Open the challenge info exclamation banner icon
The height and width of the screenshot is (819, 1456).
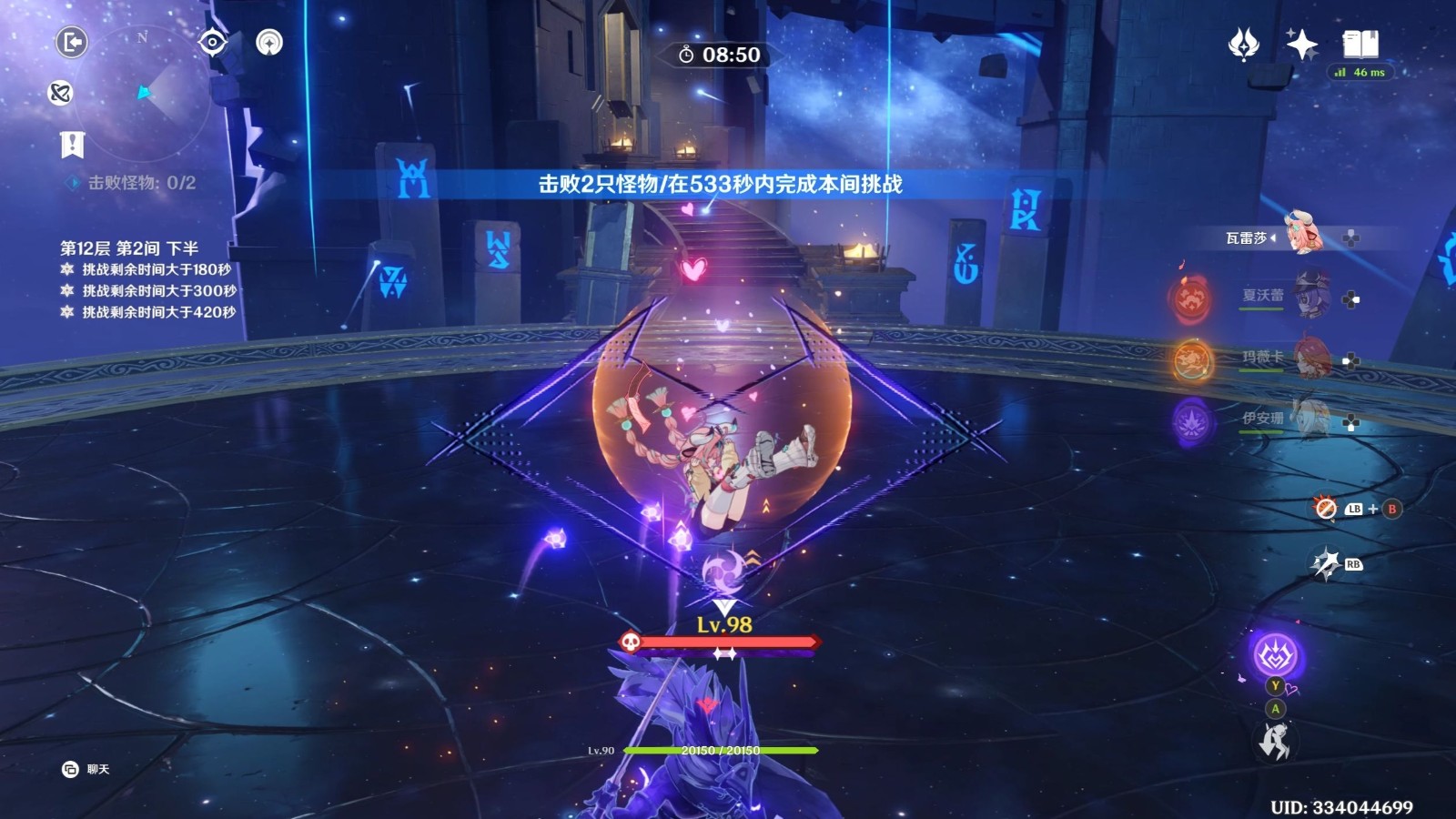point(72,144)
